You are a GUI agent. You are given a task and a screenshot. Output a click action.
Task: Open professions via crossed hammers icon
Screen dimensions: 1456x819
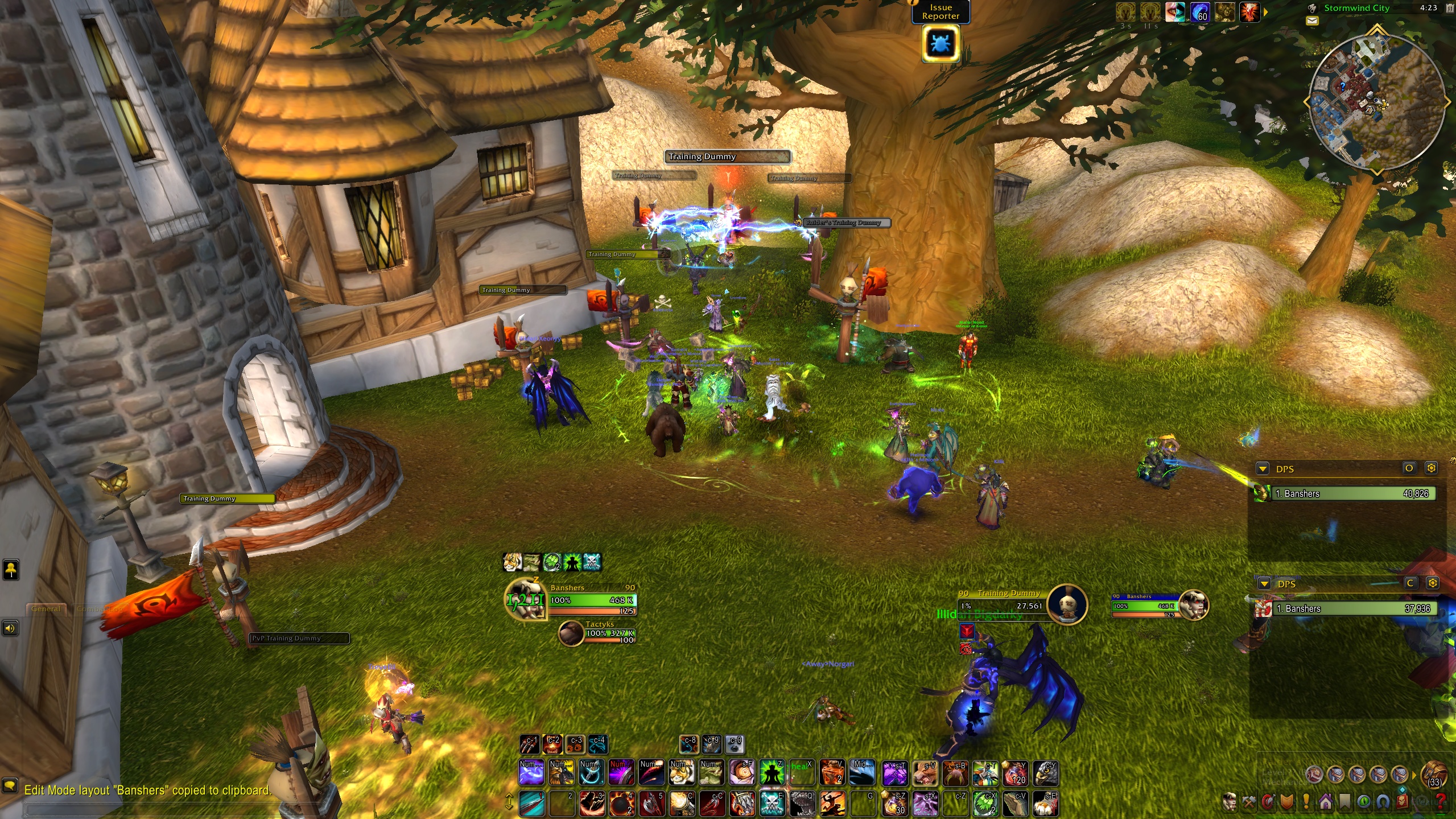point(1249,802)
